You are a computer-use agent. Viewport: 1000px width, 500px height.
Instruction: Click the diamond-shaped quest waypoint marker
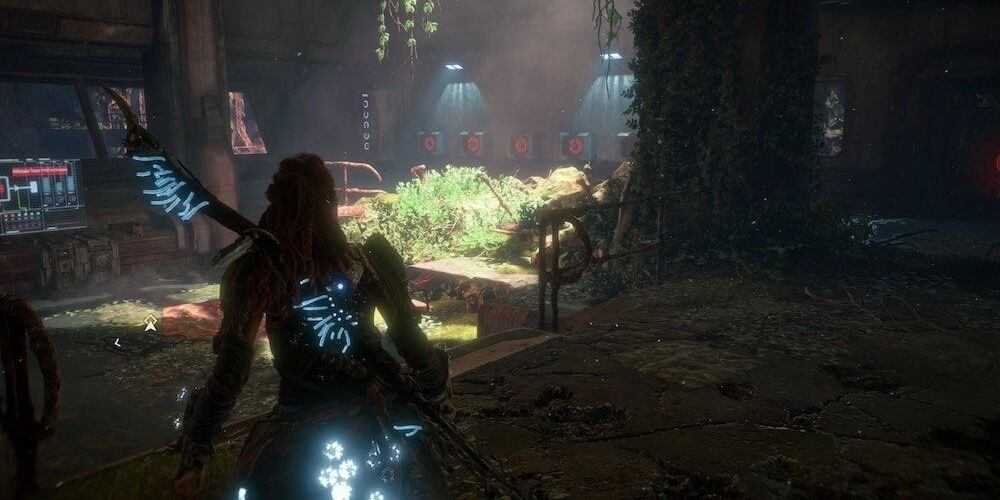pyautogui.click(x=150, y=323)
